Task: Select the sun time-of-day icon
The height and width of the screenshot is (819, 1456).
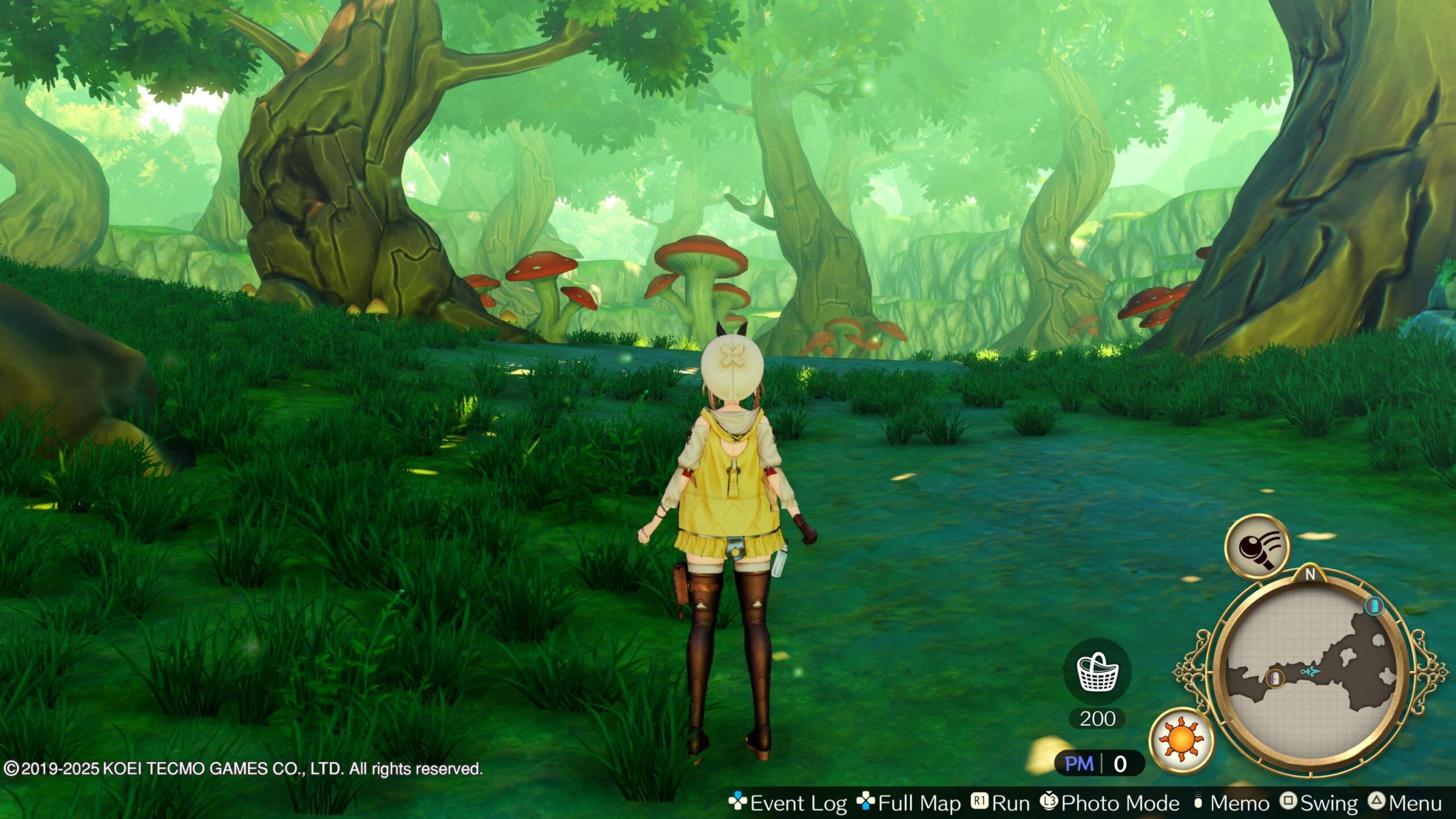Action: [x=1181, y=740]
